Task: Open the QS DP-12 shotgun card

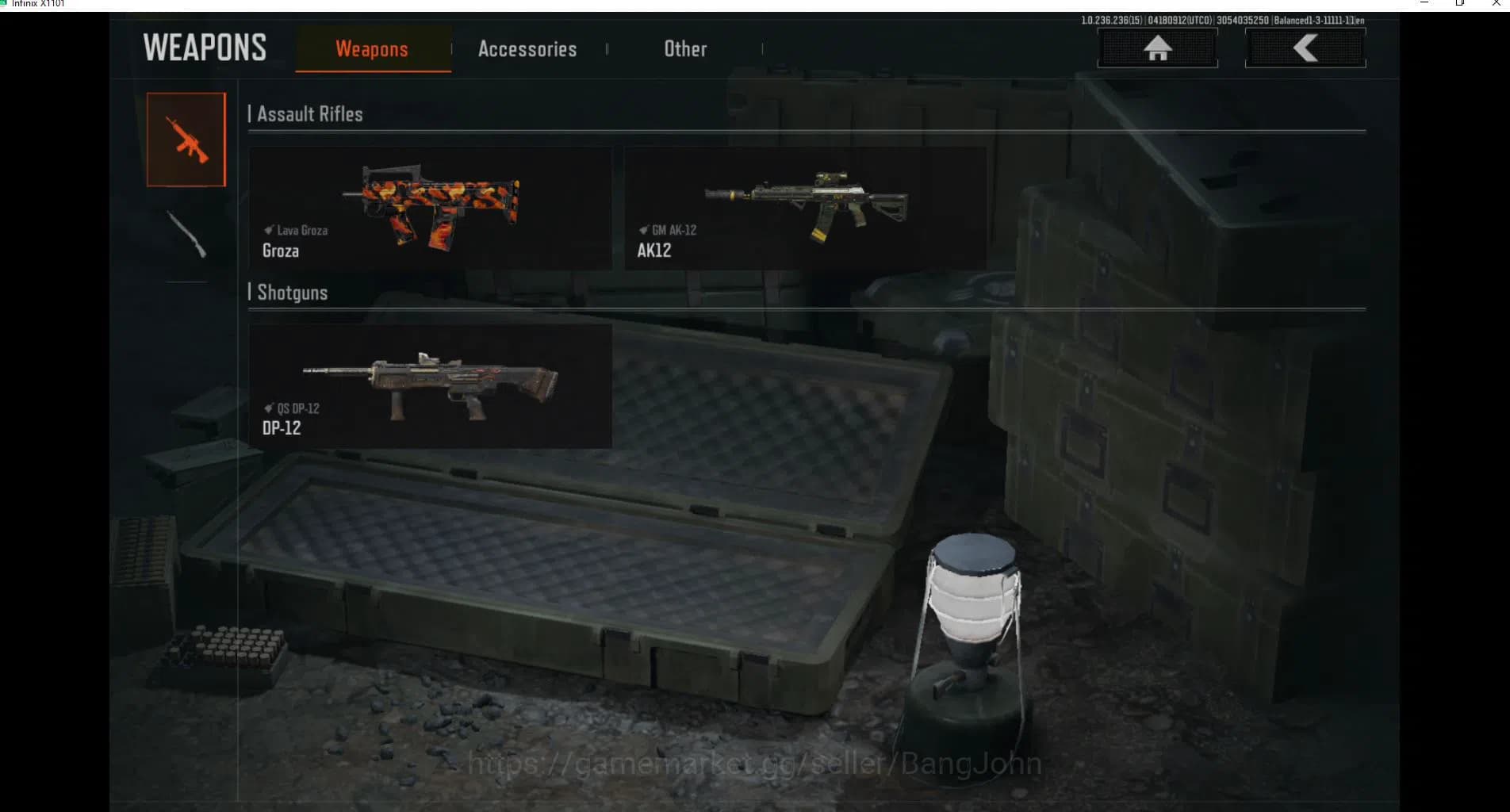Action: (430, 385)
